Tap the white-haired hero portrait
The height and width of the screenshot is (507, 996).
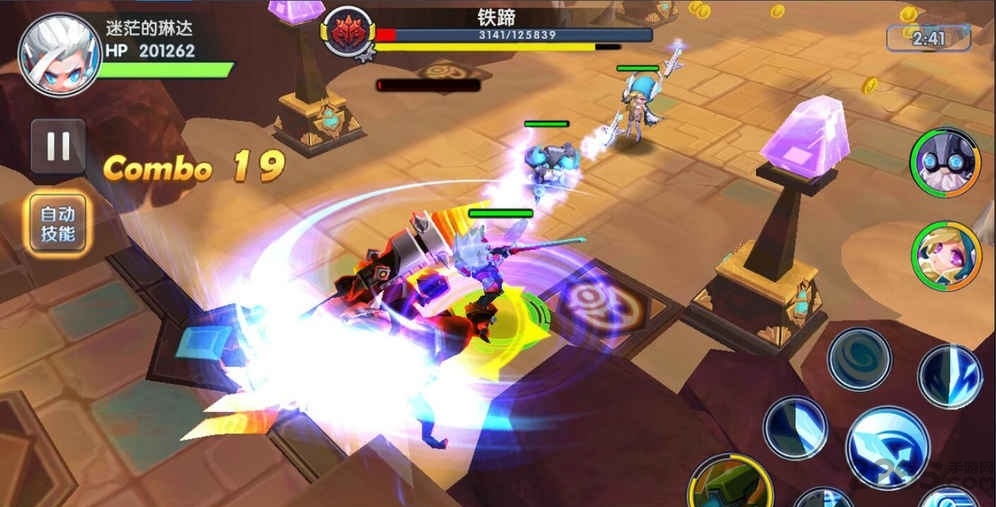tap(59, 53)
